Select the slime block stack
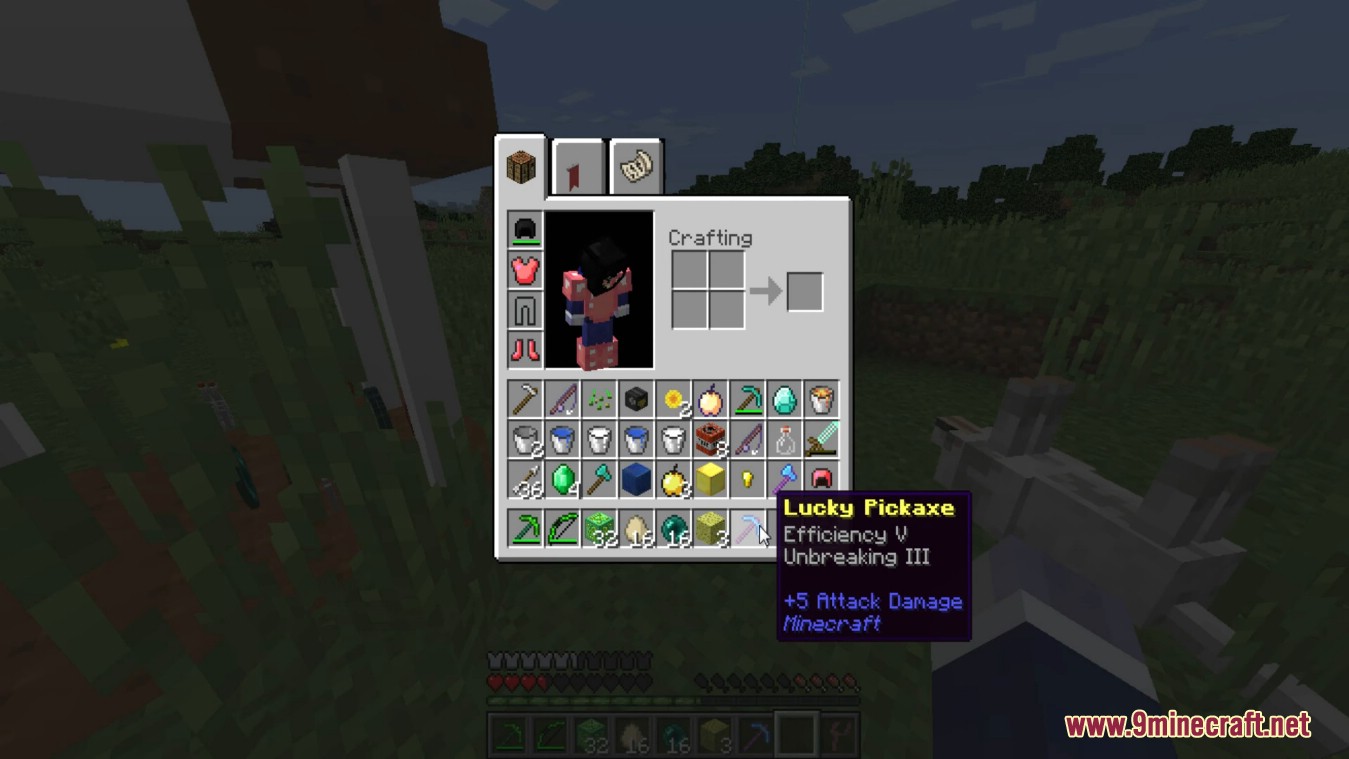Image resolution: width=1349 pixels, height=759 pixels. click(x=600, y=527)
